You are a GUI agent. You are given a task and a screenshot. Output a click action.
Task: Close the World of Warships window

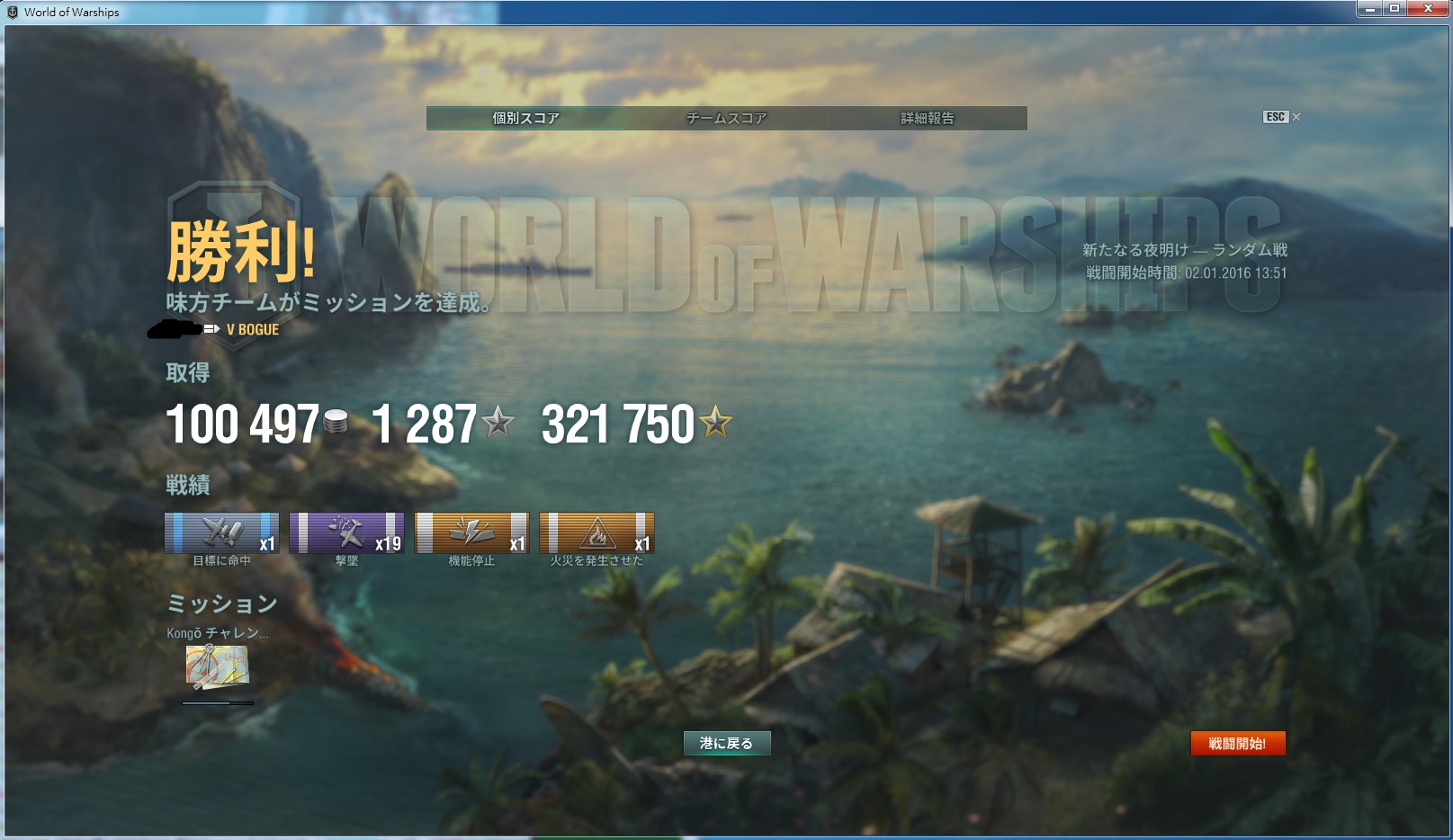[x=1427, y=9]
